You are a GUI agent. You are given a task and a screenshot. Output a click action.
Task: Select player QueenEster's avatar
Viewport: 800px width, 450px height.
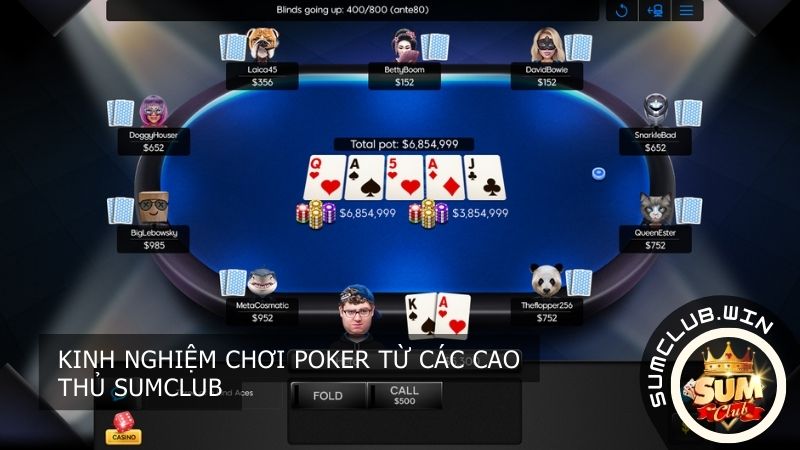[655, 207]
